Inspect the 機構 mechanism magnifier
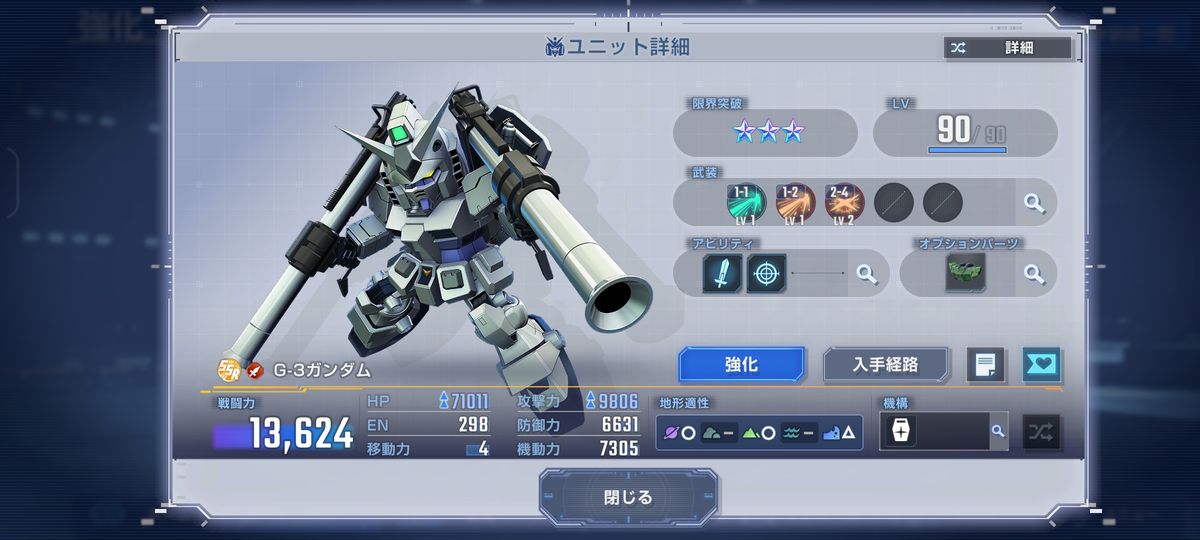 point(997,431)
